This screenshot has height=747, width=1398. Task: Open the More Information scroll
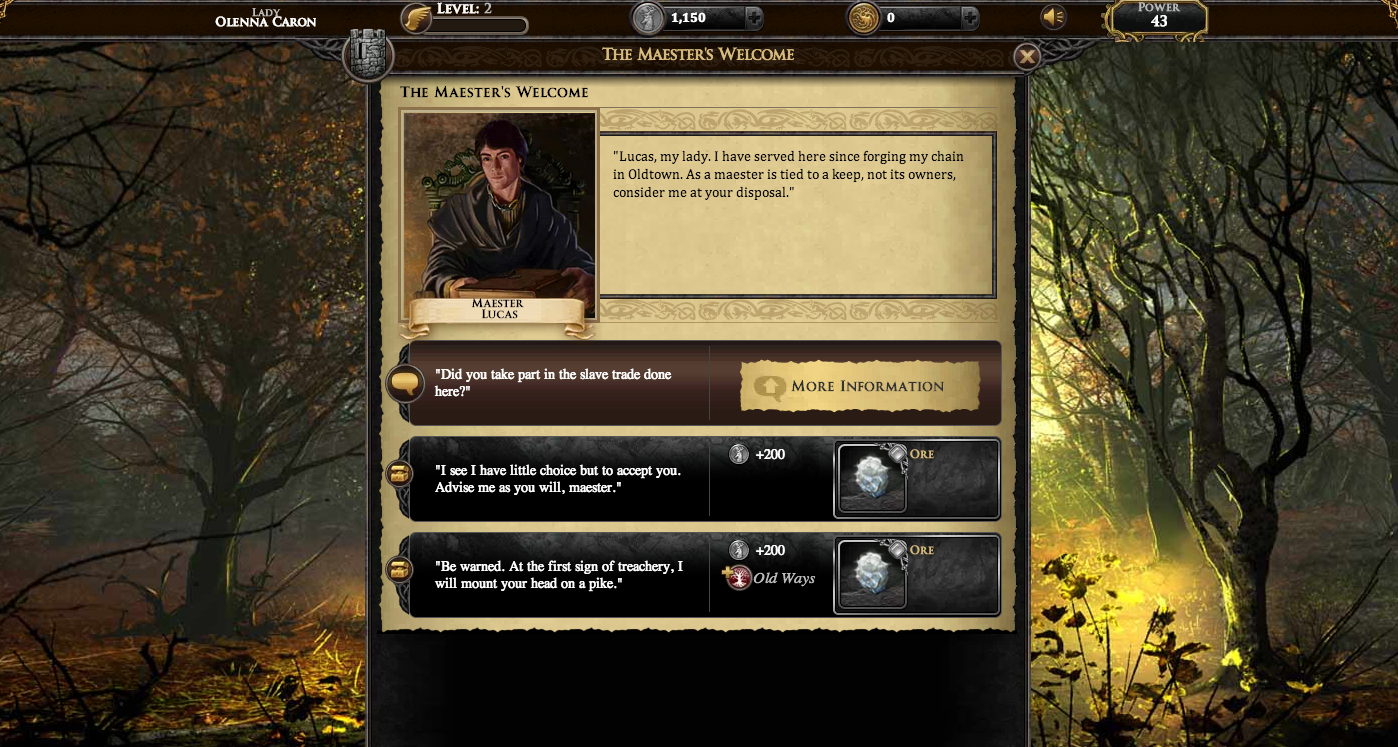[861, 386]
